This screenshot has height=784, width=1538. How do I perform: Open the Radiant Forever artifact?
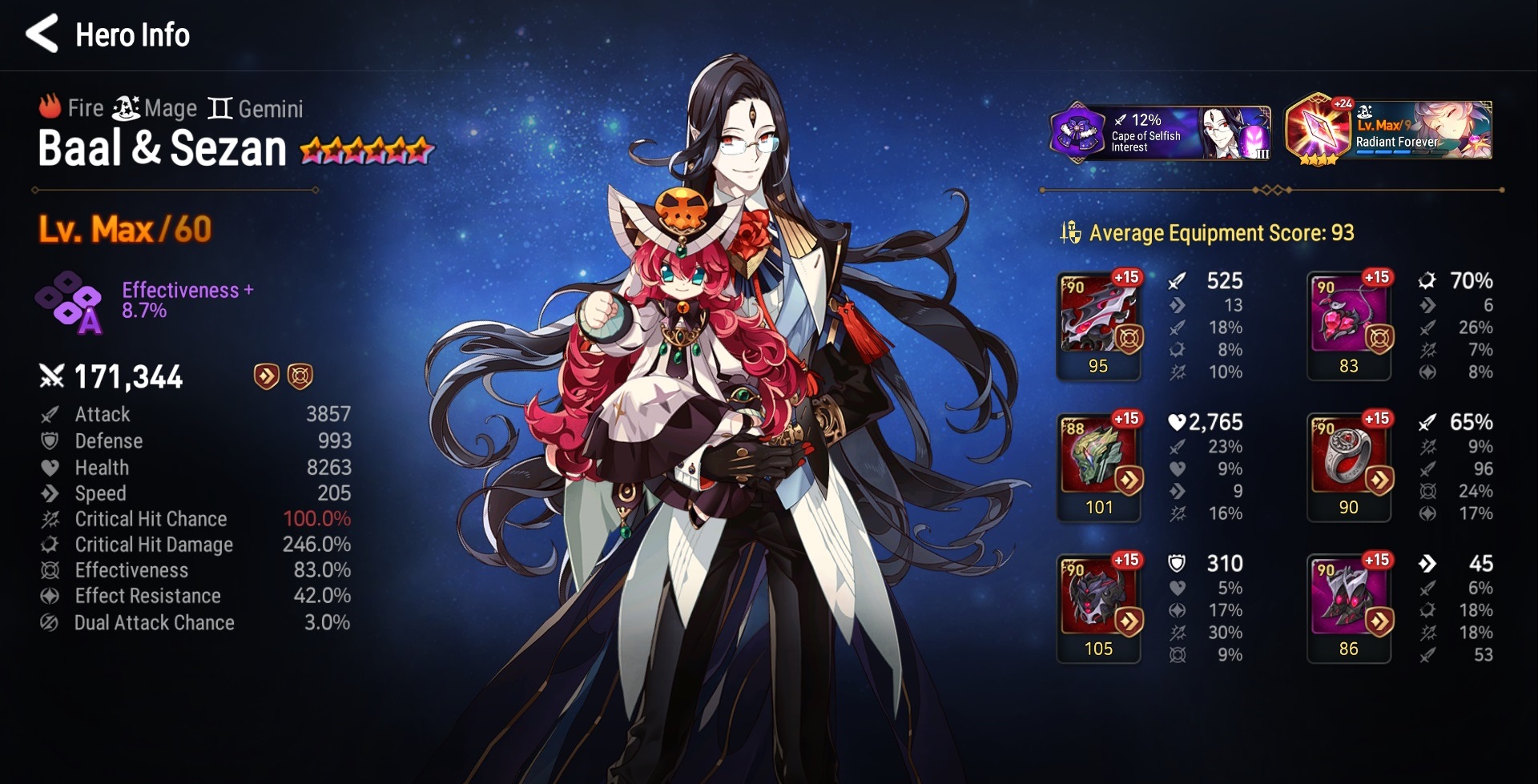(1388, 131)
